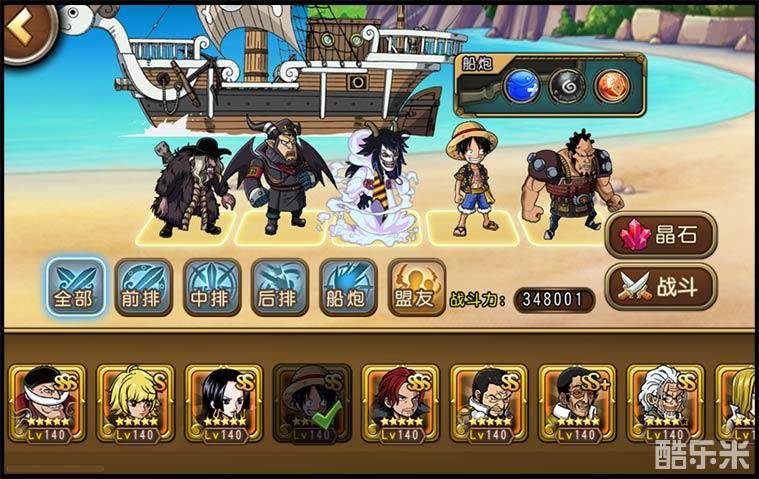Go back with the arrow button
The image size is (759, 479).
pyautogui.click(x=22, y=29)
